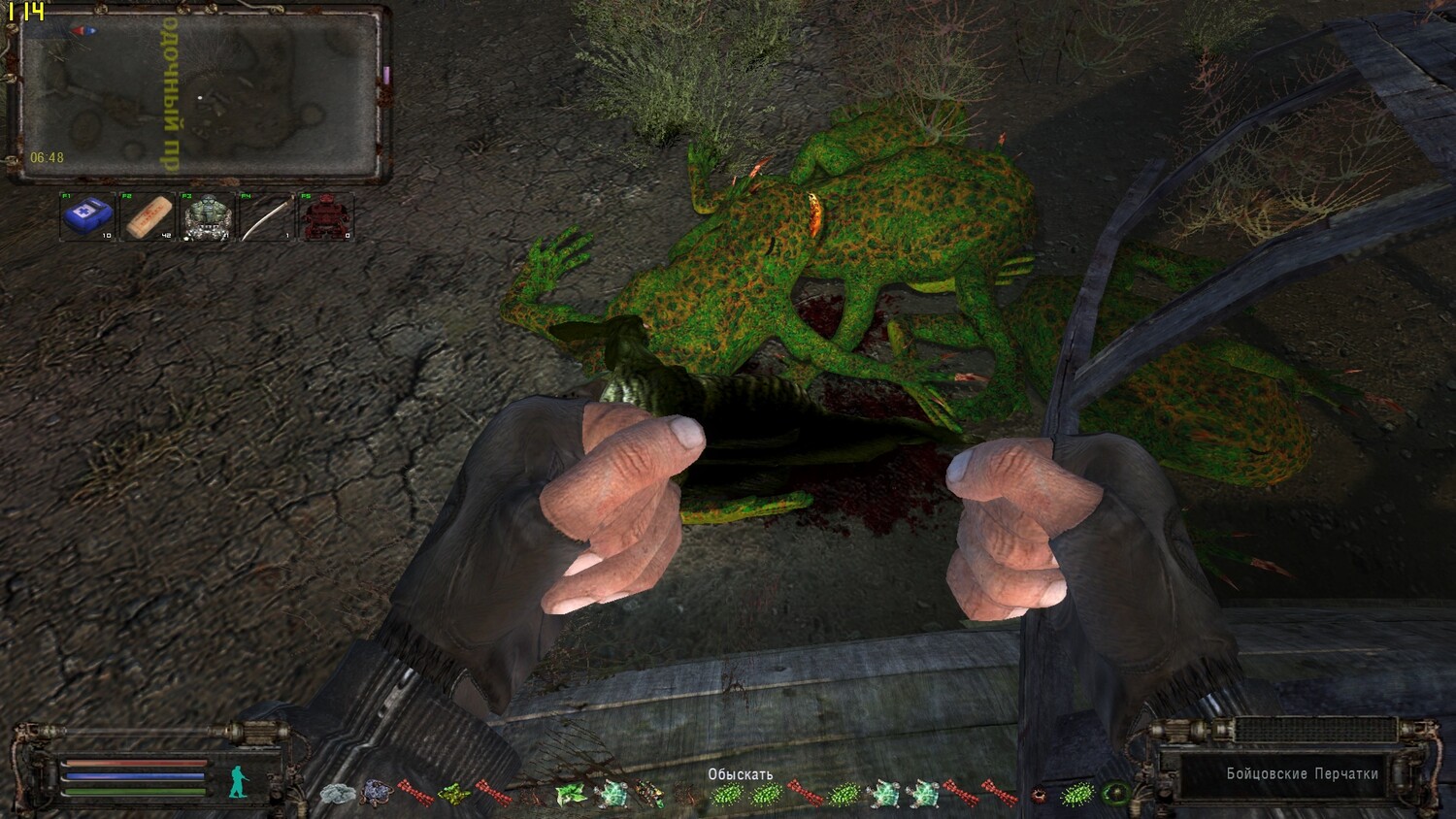
Task: Pick the red suit quick slot
Action: (x=326, y=217)
